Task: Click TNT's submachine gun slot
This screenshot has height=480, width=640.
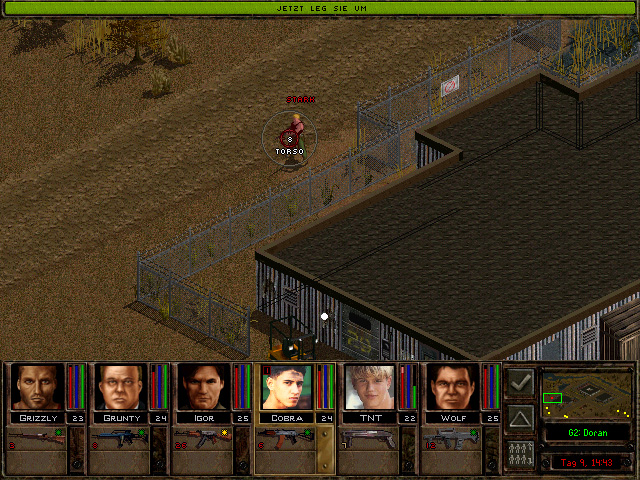Action: coord(368,438)
